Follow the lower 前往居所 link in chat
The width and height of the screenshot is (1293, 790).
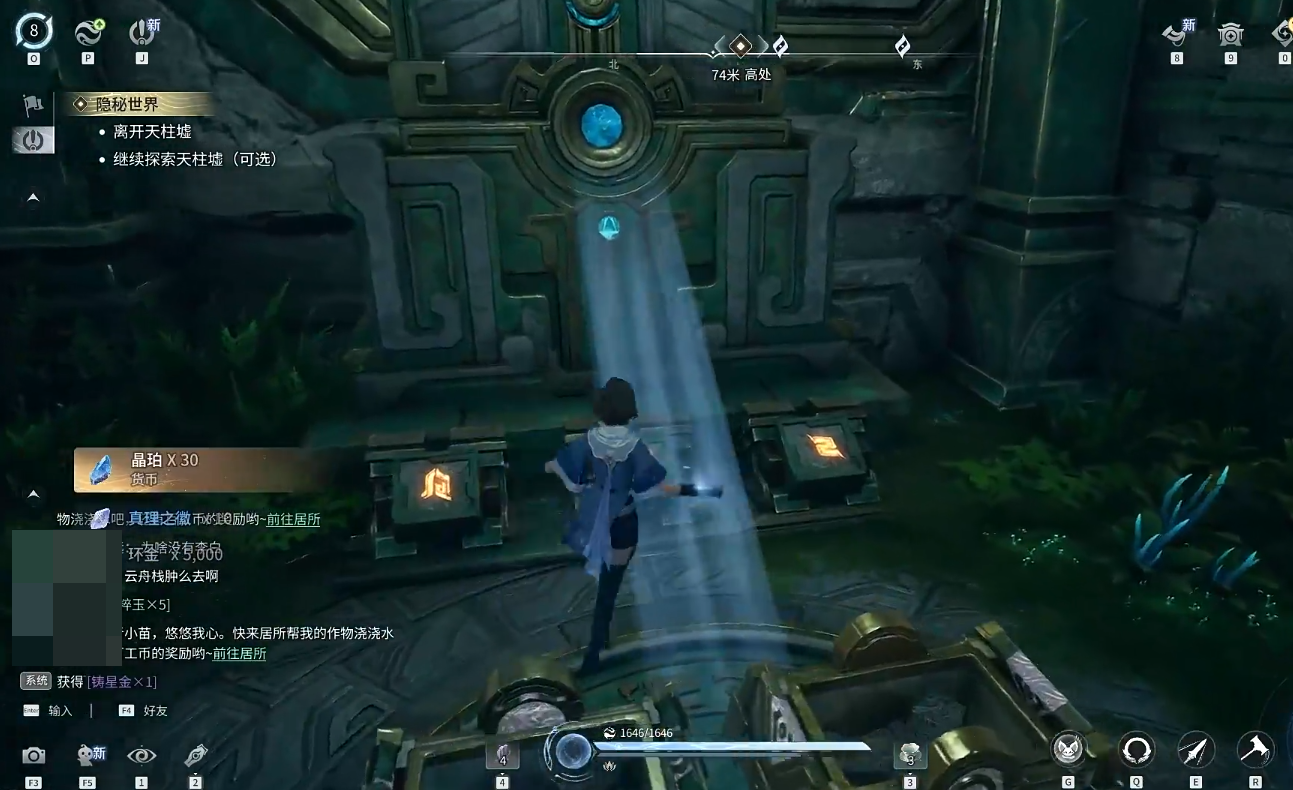point(239,654)
